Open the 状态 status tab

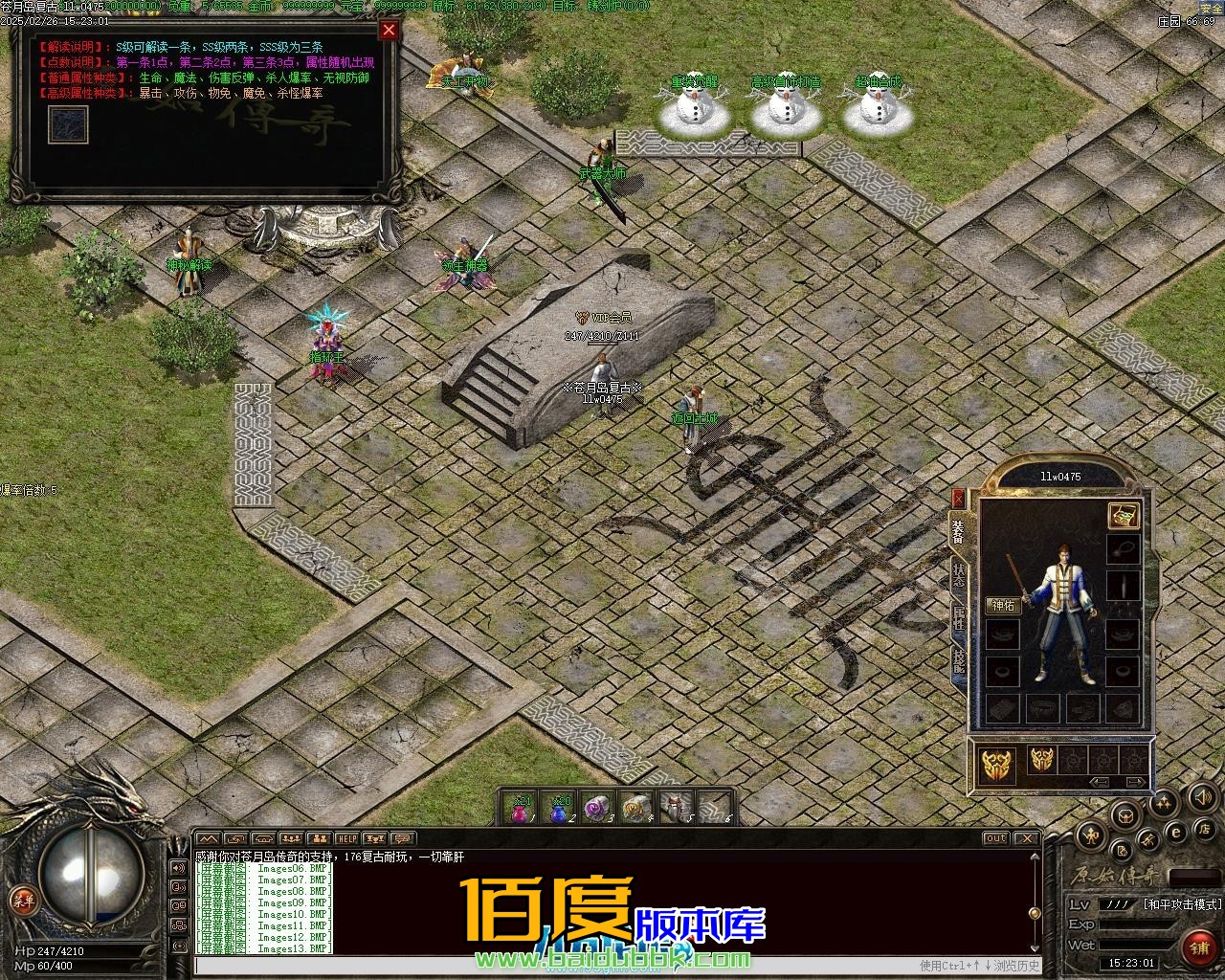[x=958, y=575]
